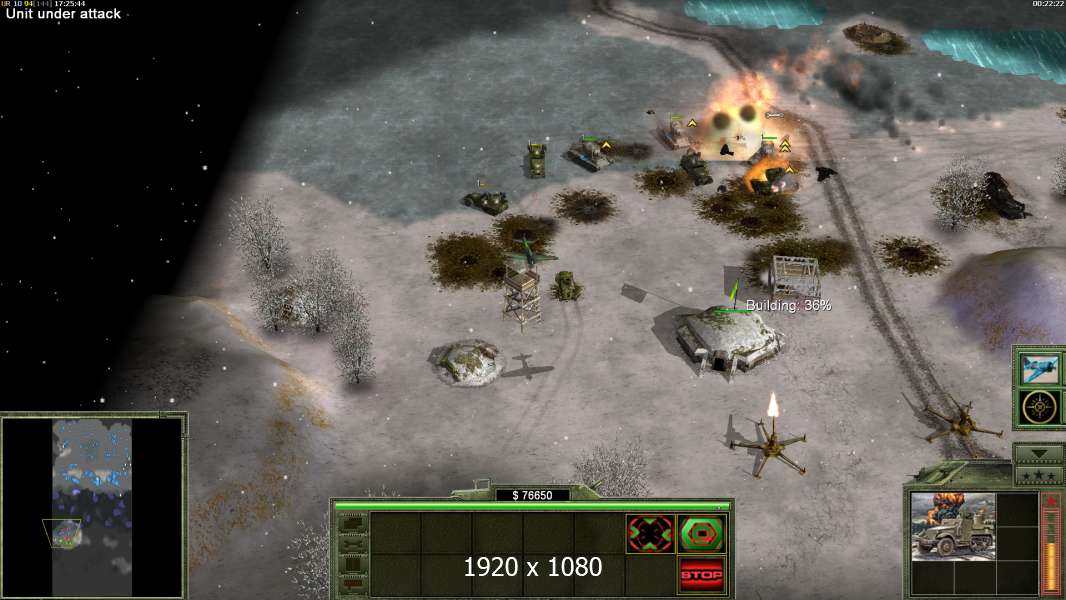The width and height of the screenshot is (1066, 600).
Task: Activate the fighter plane airstrike power
Action: (1040, 369)
